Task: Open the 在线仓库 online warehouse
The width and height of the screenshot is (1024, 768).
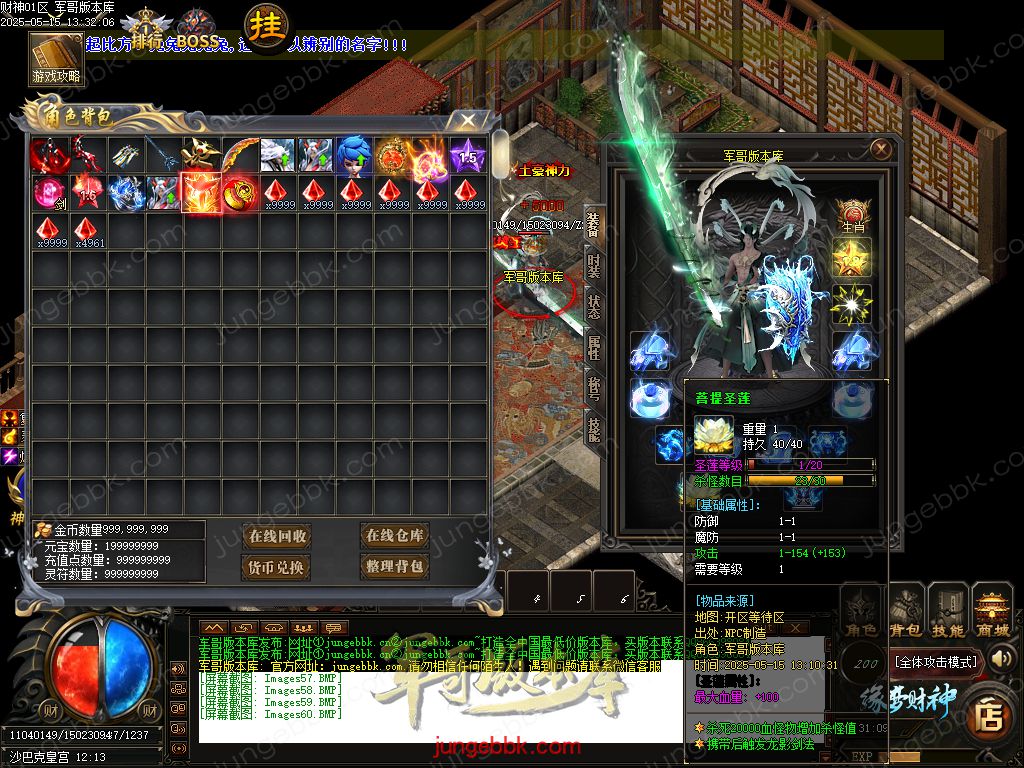Action: pos(395,536)
